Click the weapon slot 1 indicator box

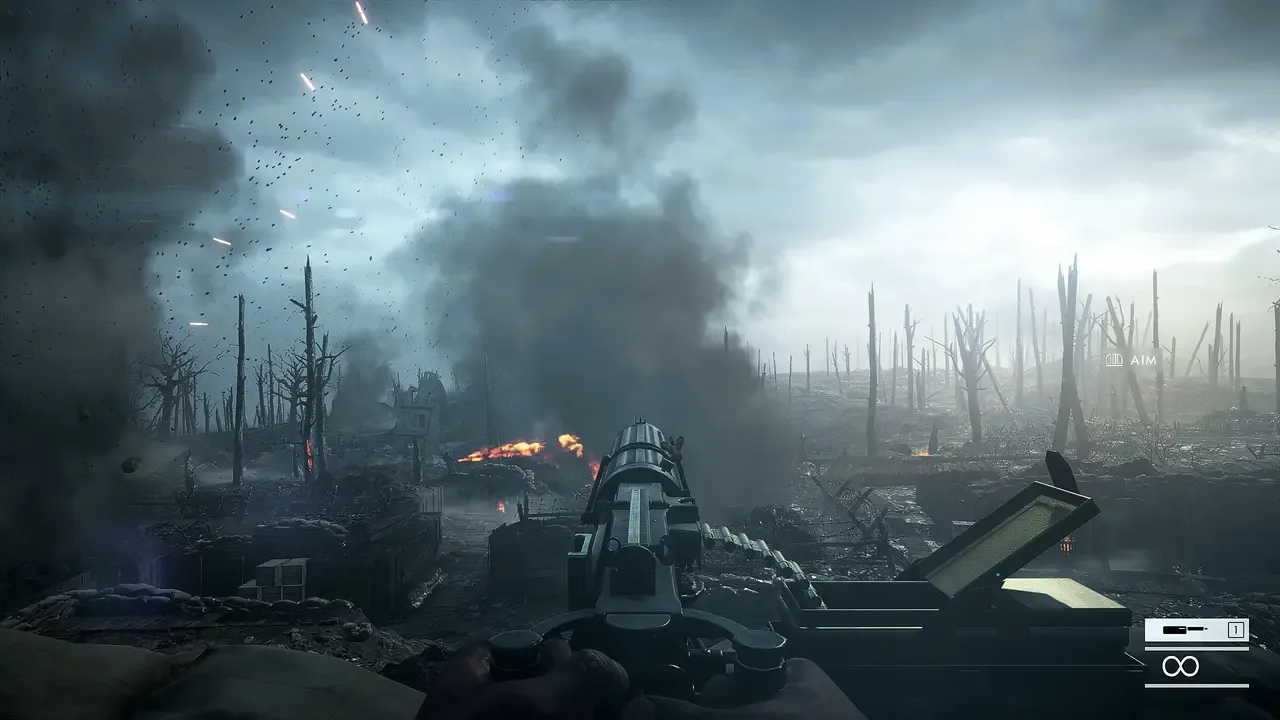coord(1234,629)
